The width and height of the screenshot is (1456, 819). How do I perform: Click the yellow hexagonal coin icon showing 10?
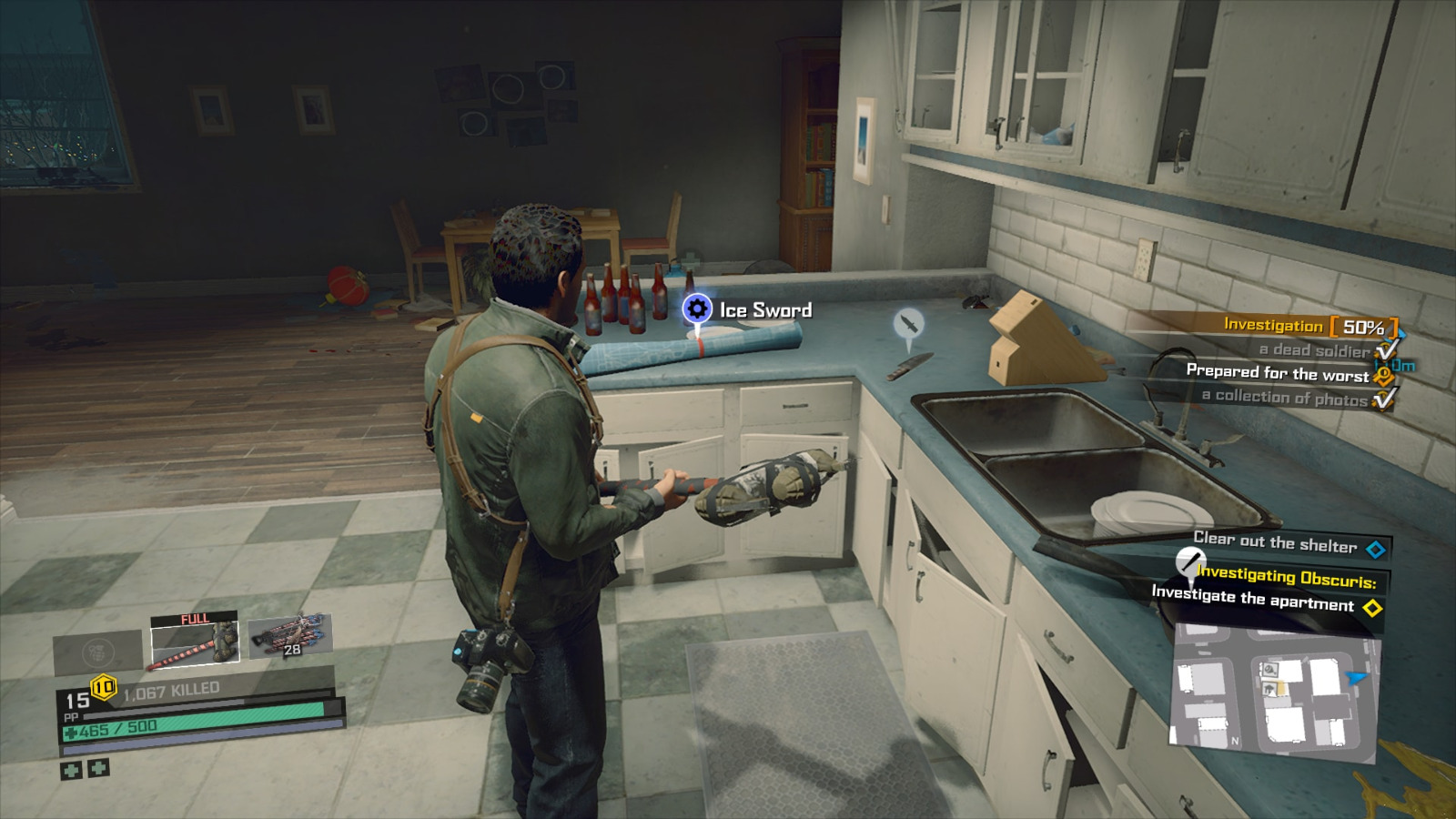pos(102,685)
